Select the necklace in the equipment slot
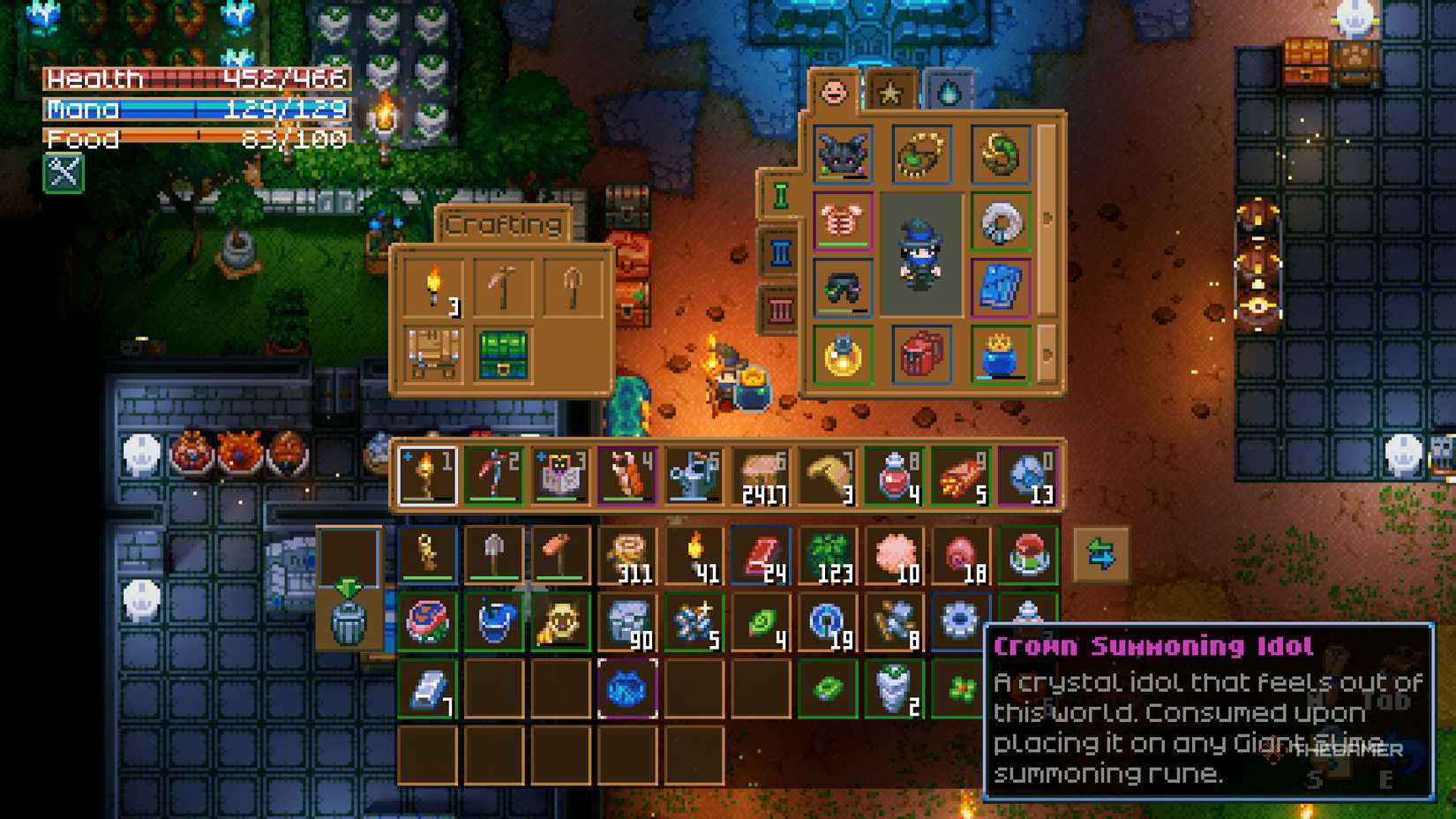The height and width of the screenshot is (819, 1456). point(921,153)
